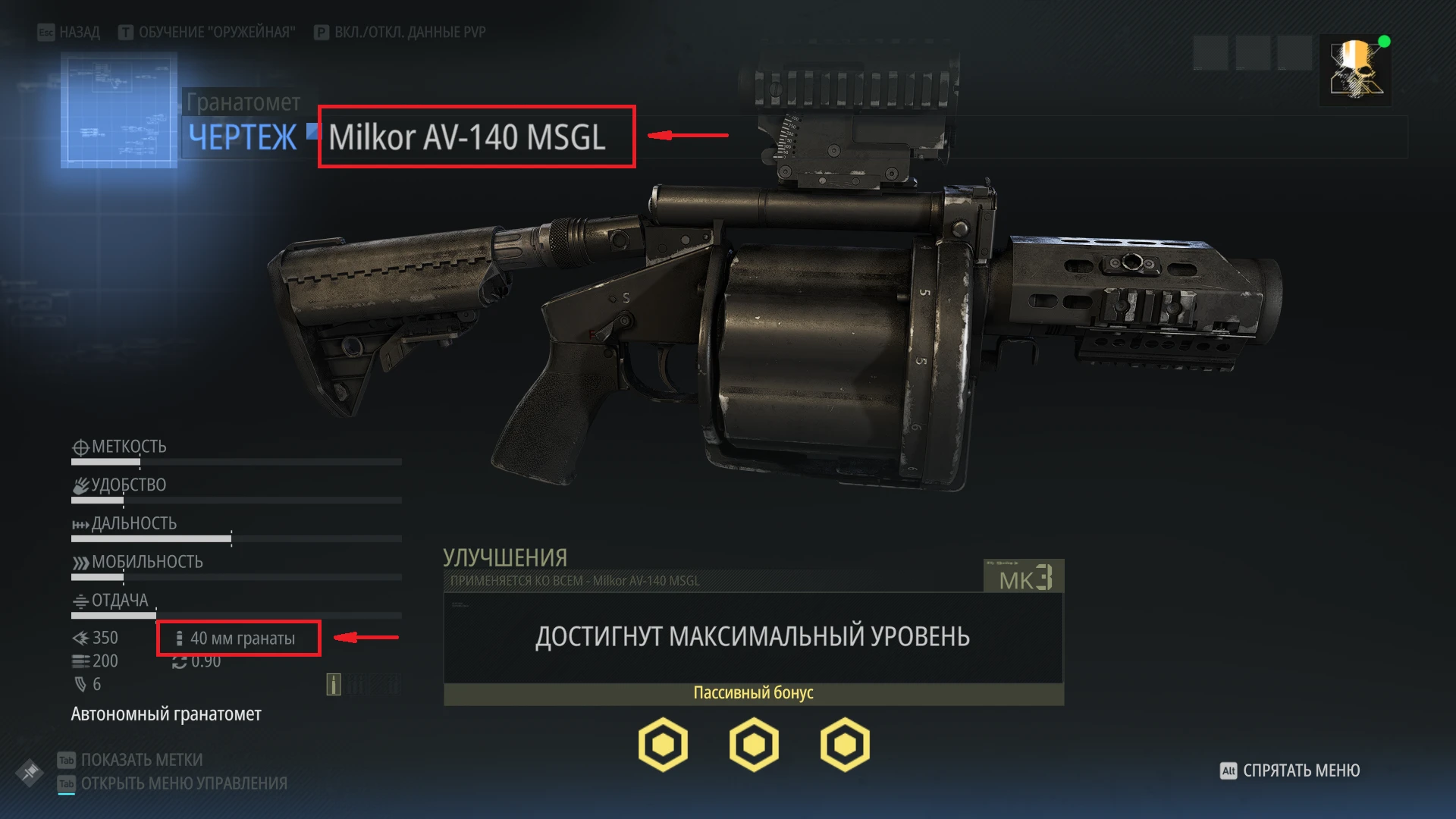Click the magazine capacity icon next to 200
Image resolution: width=1456 pixels, height=819 pixels.
[x=79, y=661]
